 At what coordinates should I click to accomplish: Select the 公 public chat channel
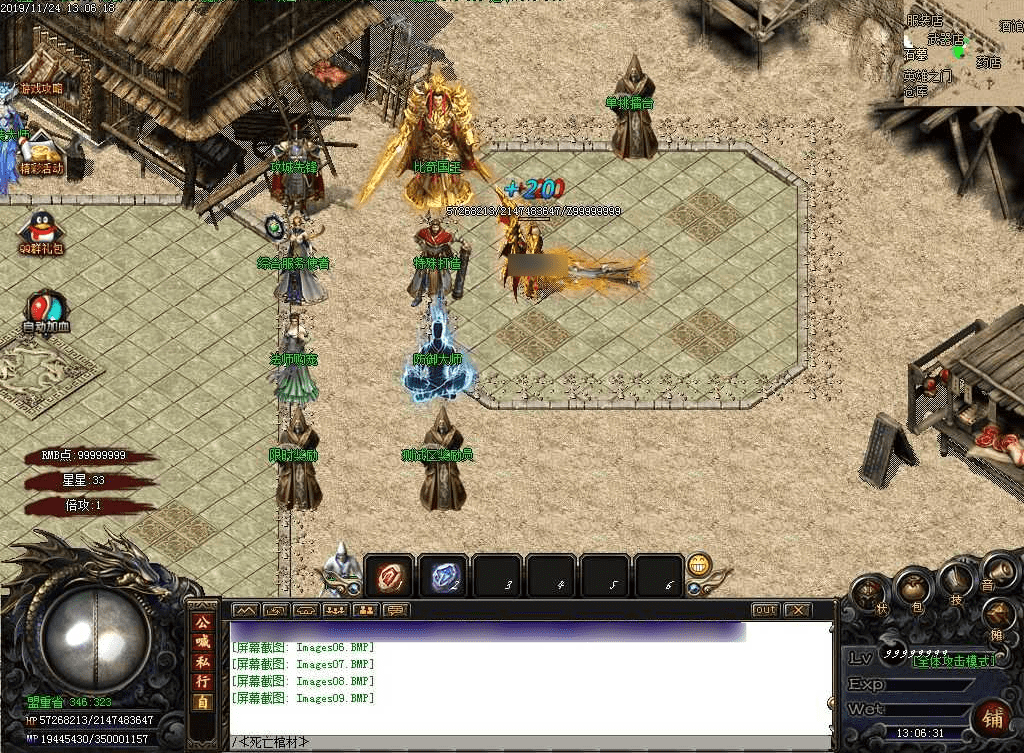point(203,623)
